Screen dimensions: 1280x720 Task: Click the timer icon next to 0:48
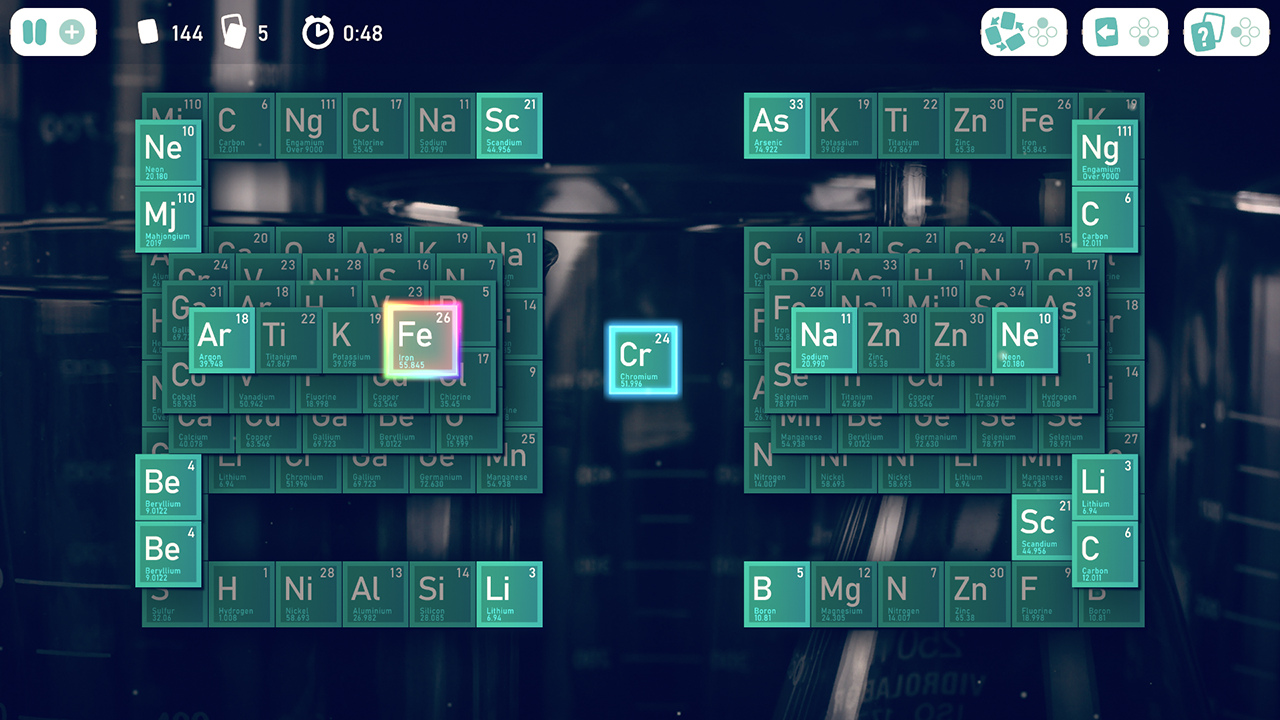click(318, 32)
